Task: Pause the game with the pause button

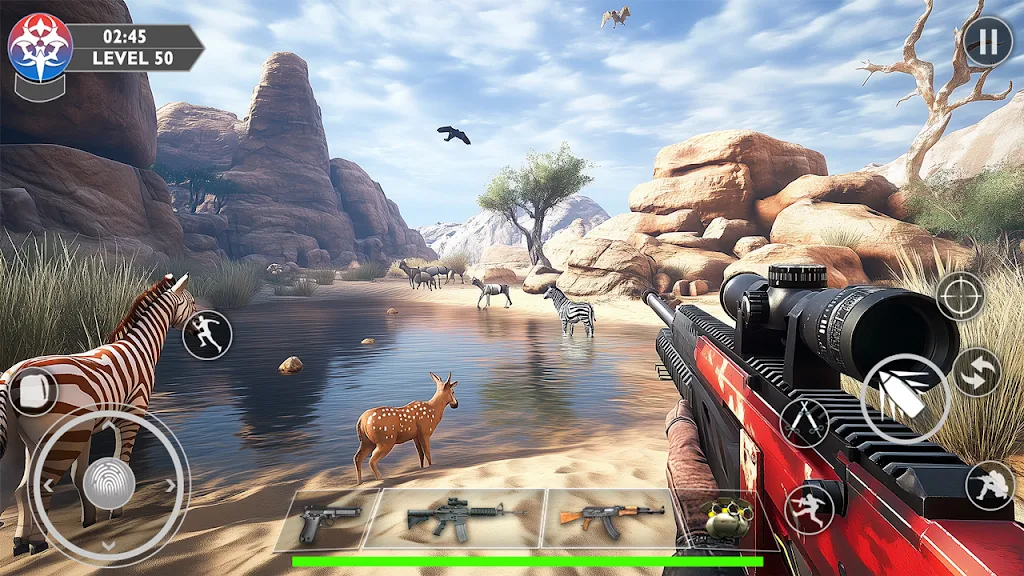Action: pos(988,42)
